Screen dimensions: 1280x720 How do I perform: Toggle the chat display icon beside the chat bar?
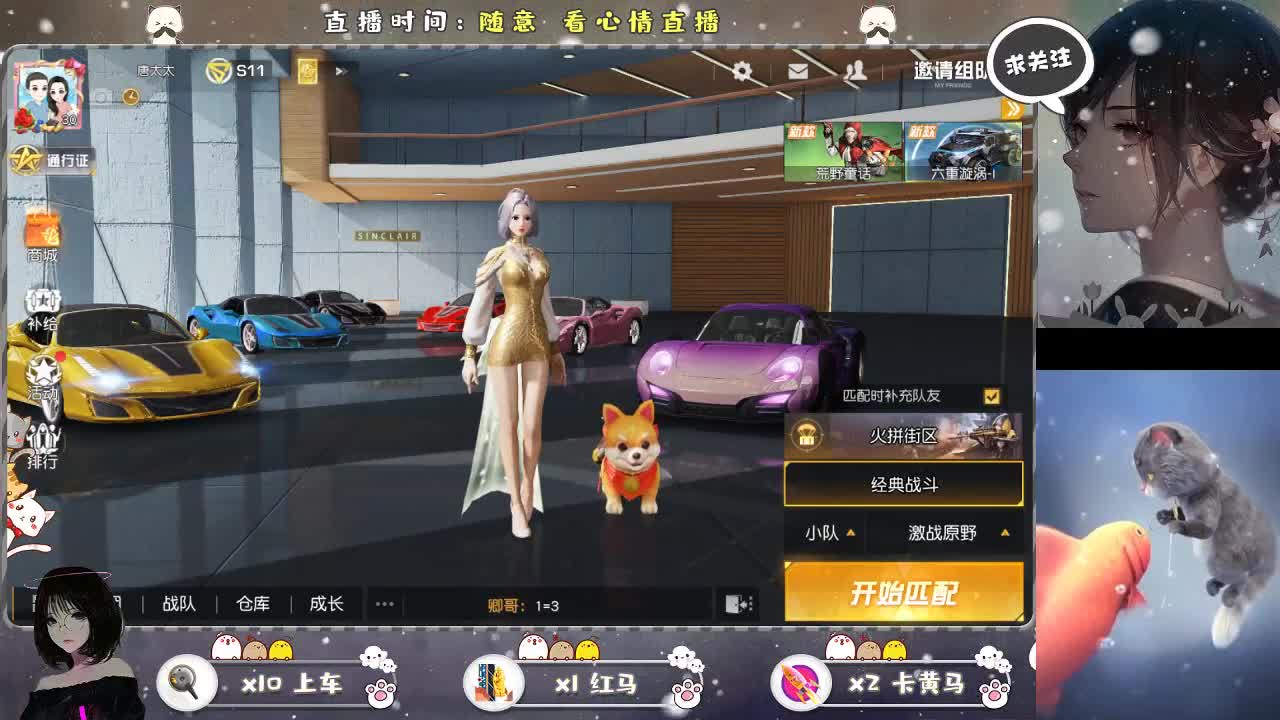point(736,602)
